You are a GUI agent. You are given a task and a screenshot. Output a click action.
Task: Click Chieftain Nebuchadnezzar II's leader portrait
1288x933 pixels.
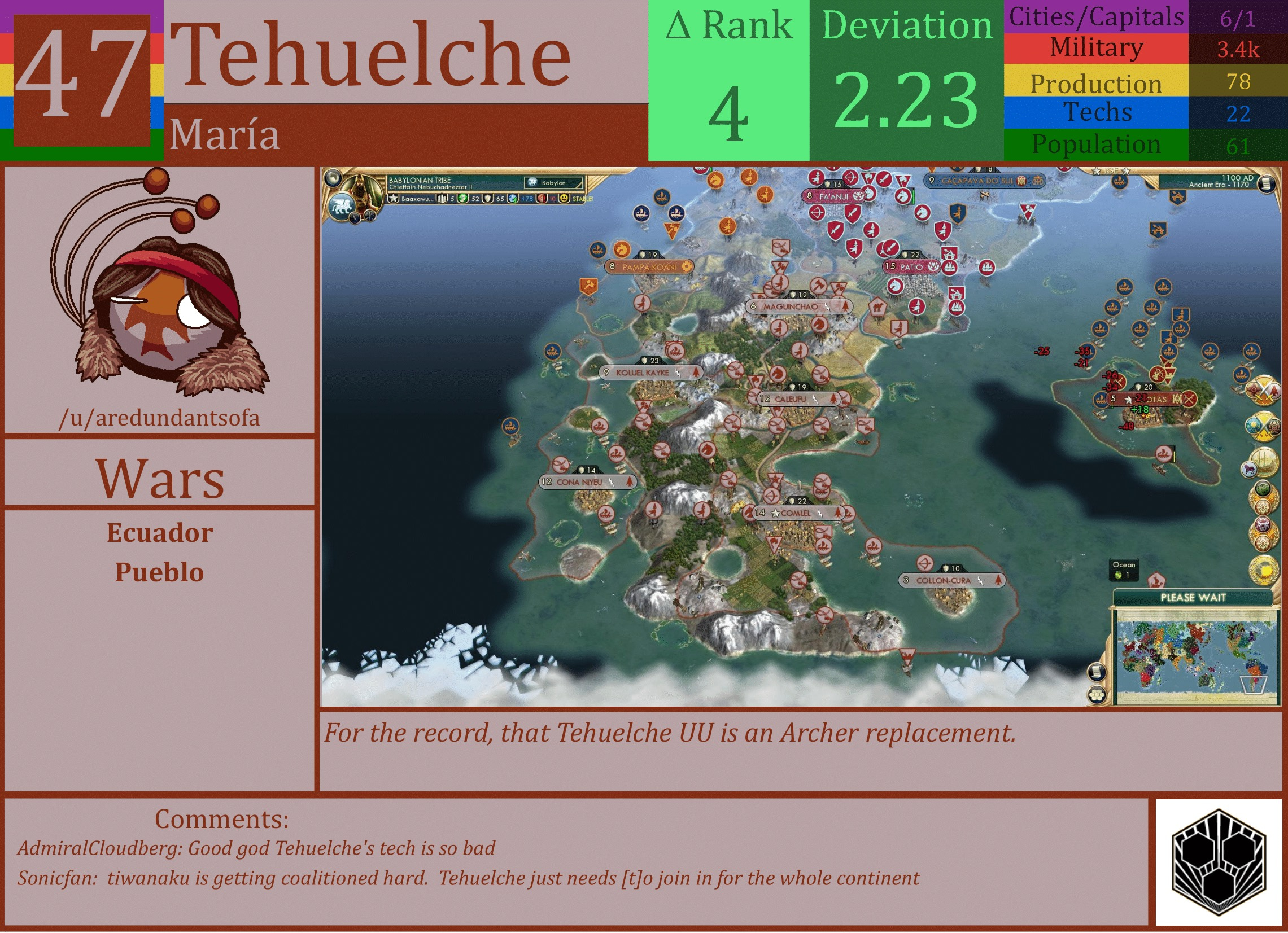click(x=363, y=190)
